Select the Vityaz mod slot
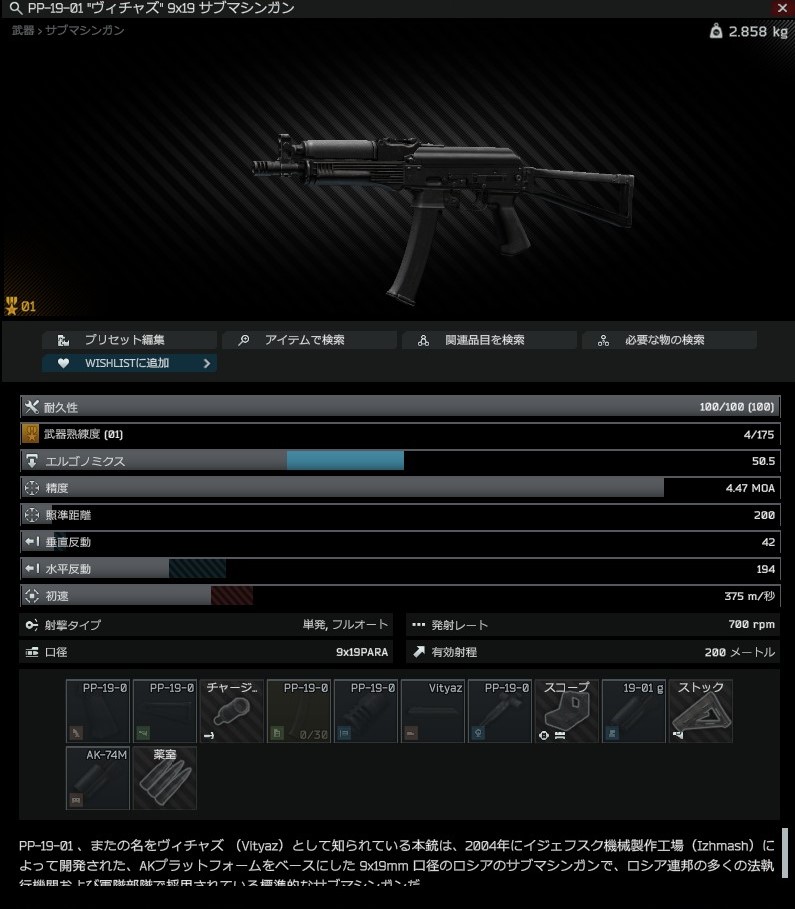 [433, 711]
